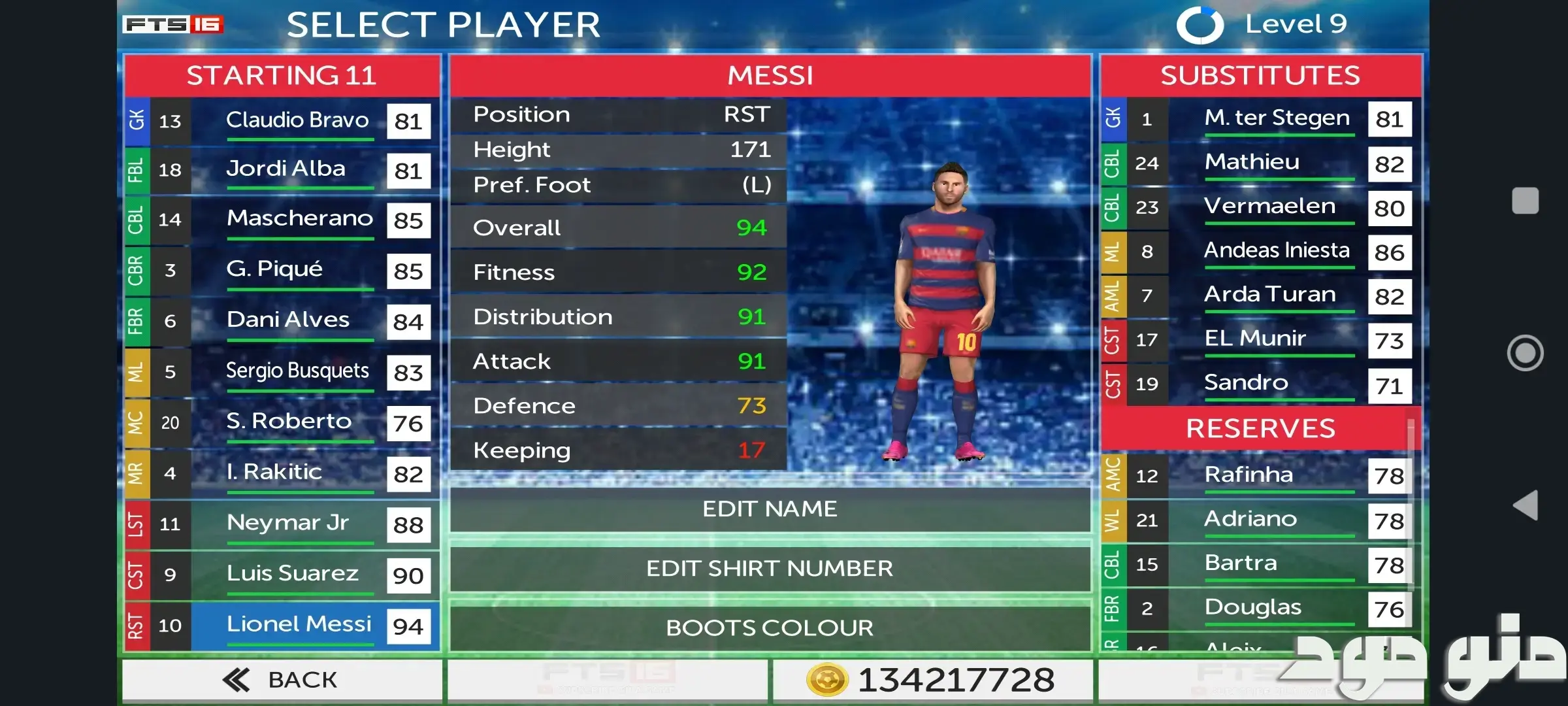1568x706 pixels.
Task: Choose EDIT SHIRT NUMBER
Action: pos(770,568)
